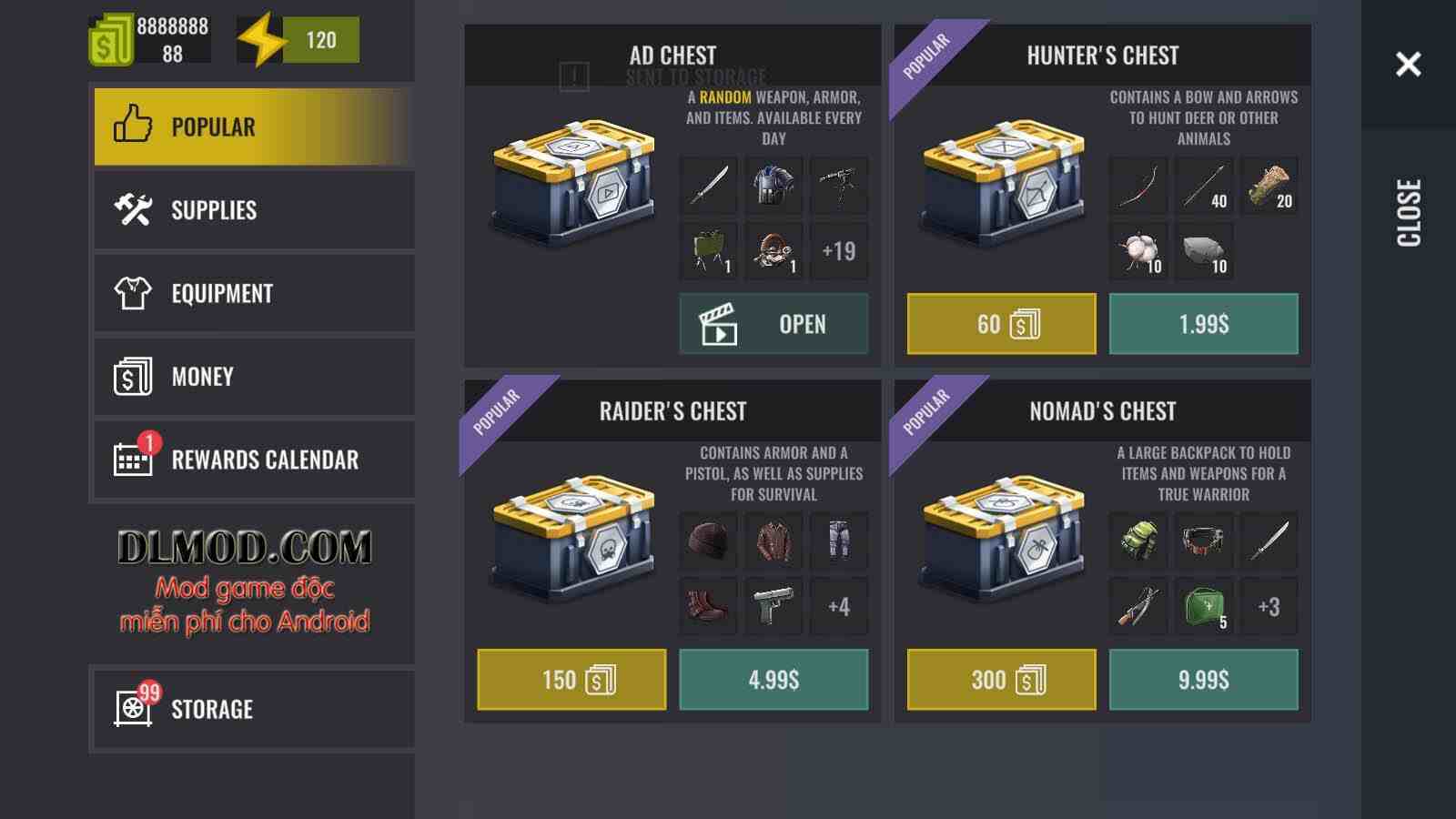
Task: Open the Ad Chest by watching video
Action: click(x=773, y=324)
